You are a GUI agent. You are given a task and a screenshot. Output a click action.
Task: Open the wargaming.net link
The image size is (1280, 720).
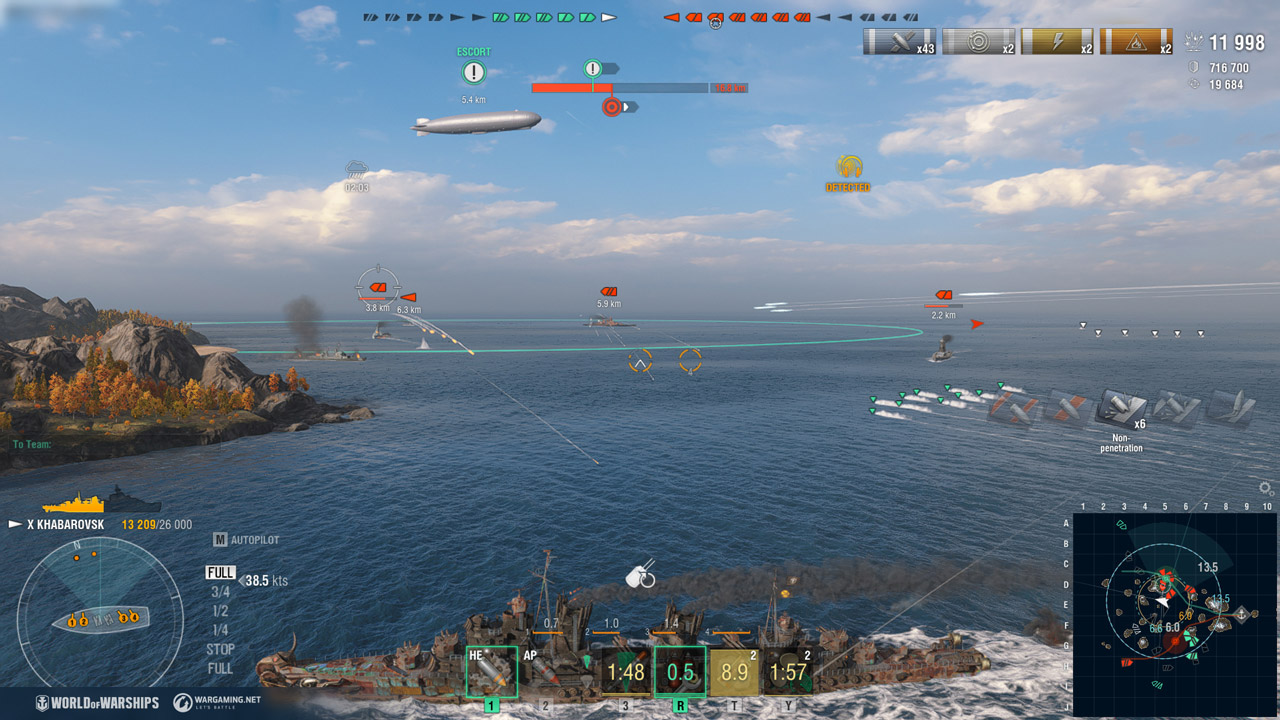(x=218, y=701)
